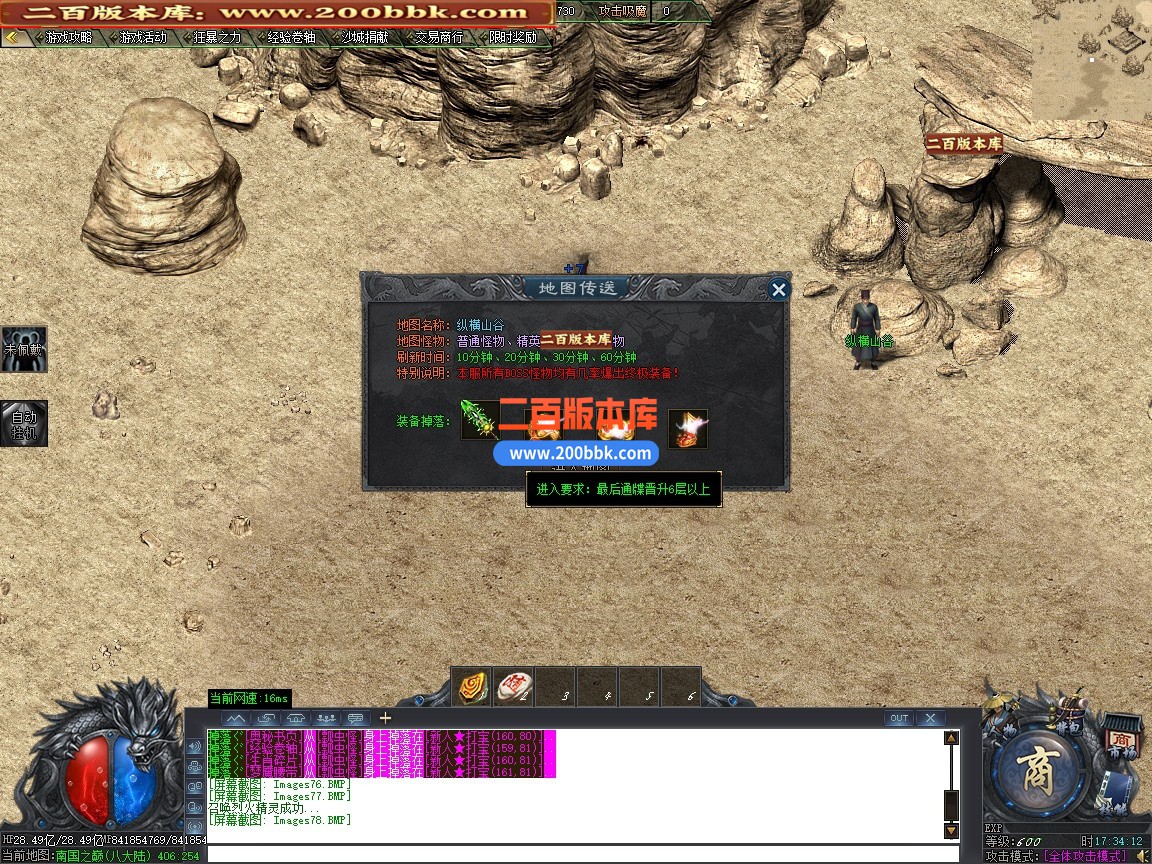Use the white stone item in hotbar slot 2
This screenshot has width=1152, height=864.
(515, 687)
